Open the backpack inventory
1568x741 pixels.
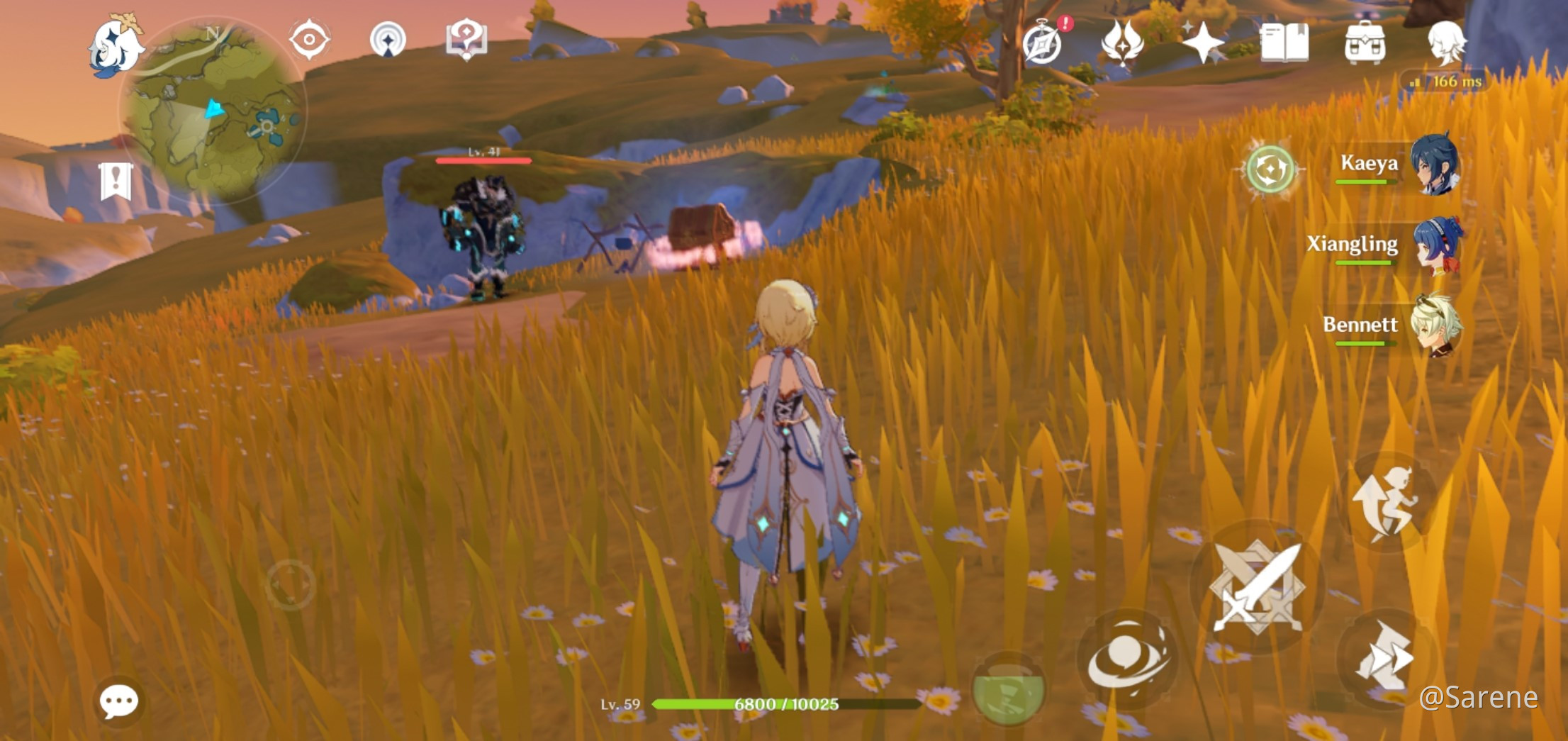(1365, 43)
